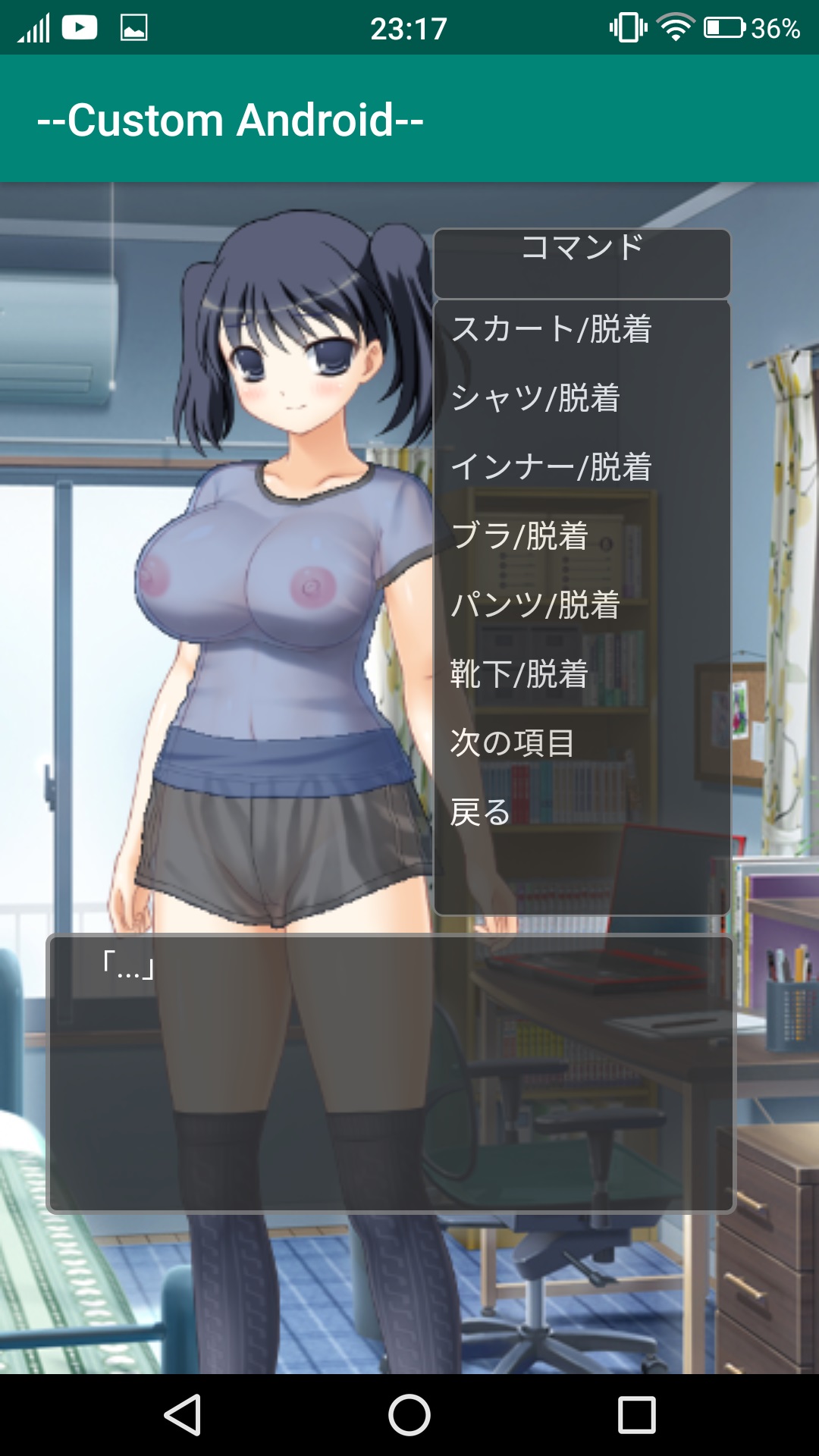Select the ブラ/脱着 menu entry

[x=519, y=536]
